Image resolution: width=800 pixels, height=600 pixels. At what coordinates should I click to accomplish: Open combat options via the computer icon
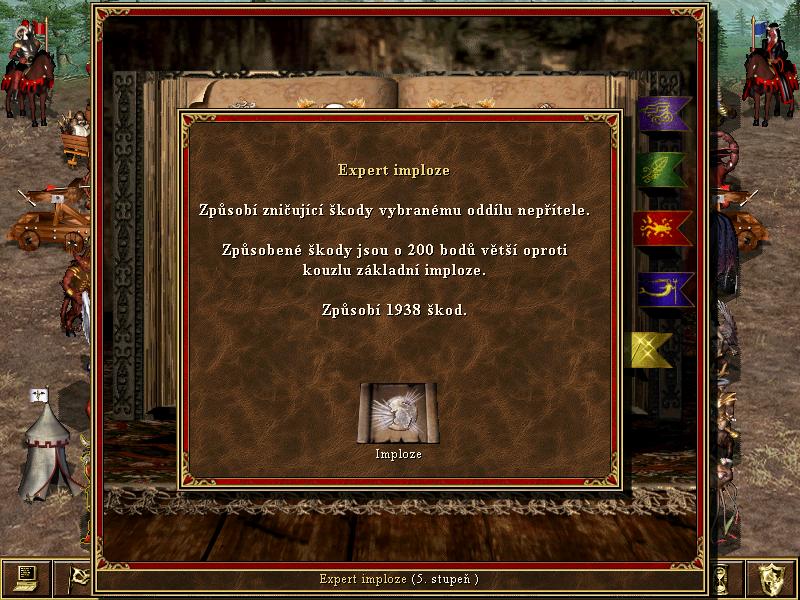pyautogui.click(x=26, y=577)
